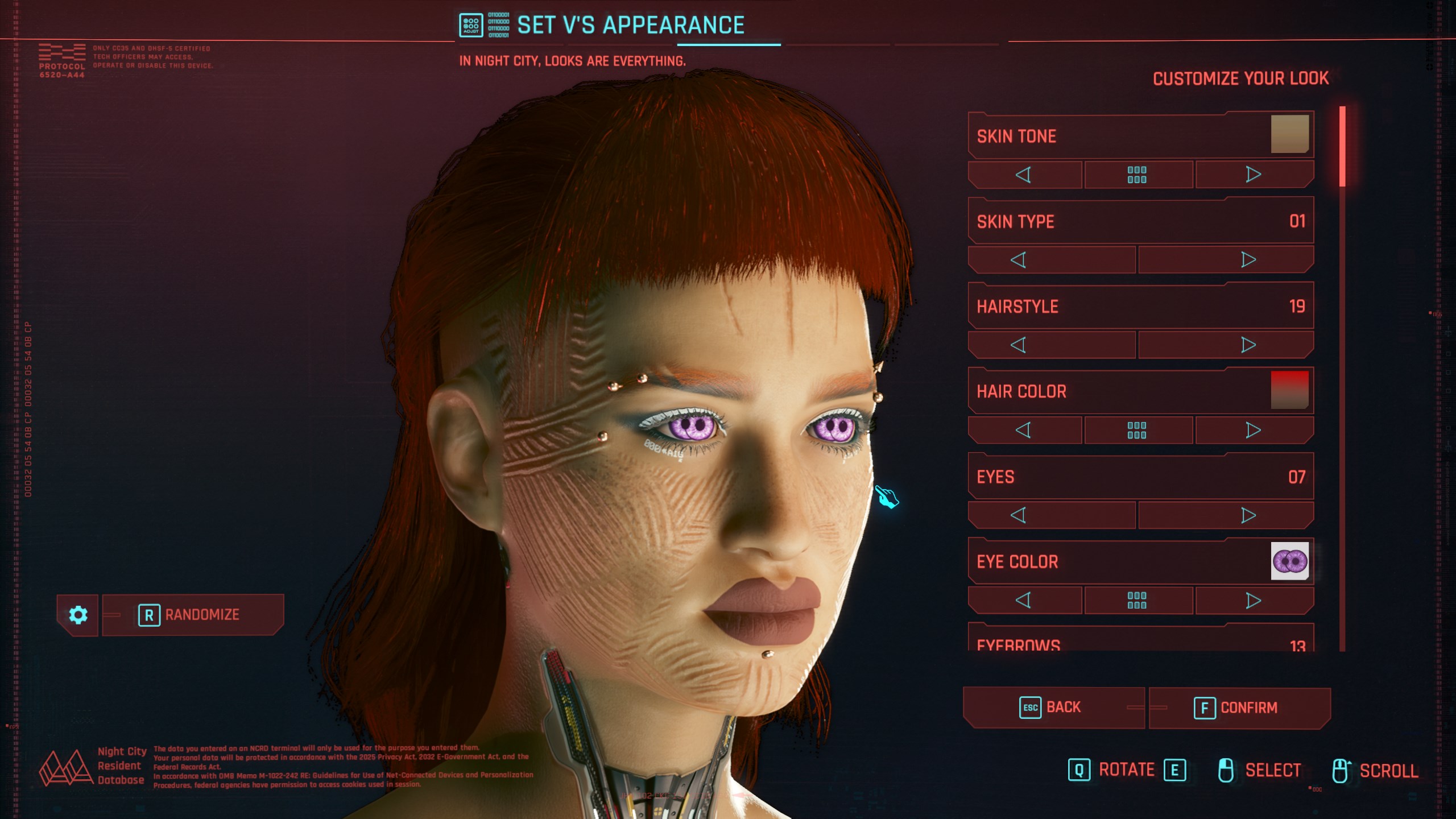Choose the next hairstyle
Viewport: 1456px width, 819px height.
point(1248,345)
